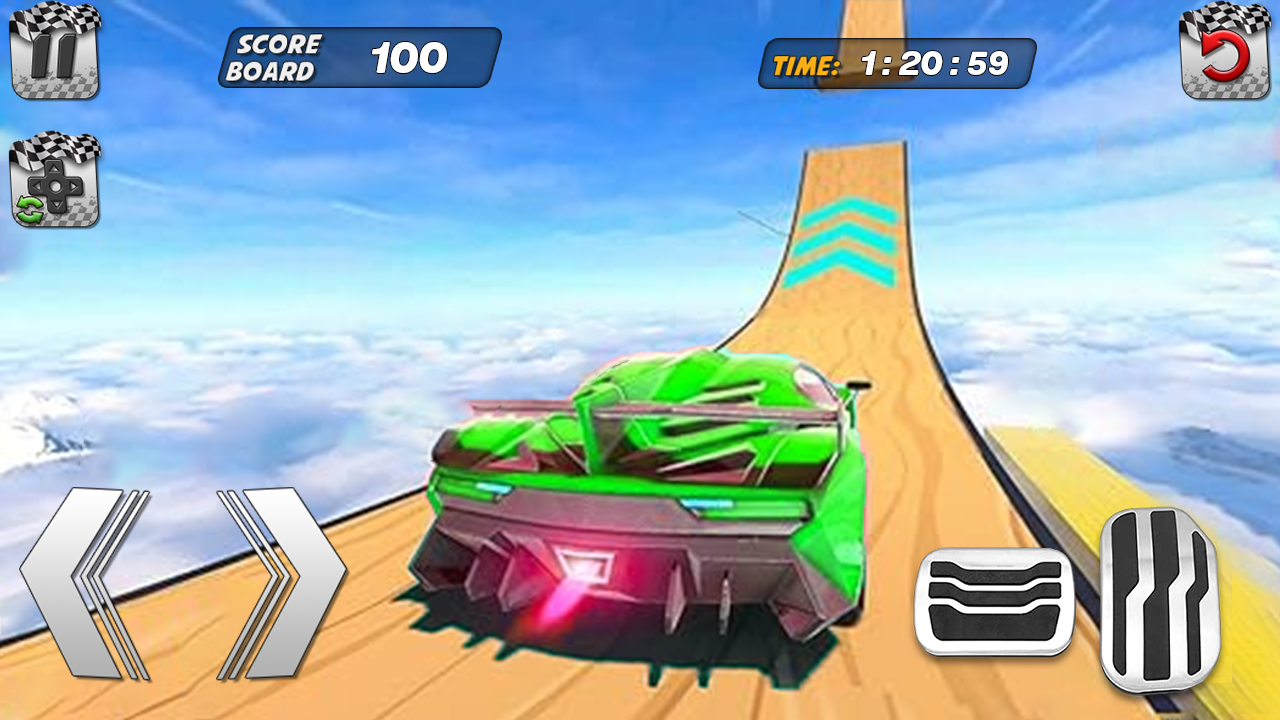Tap the green refresh arrows on the controls icon
The height and width of the screenshot is (720, 1280).
click(x=30, y=207)
